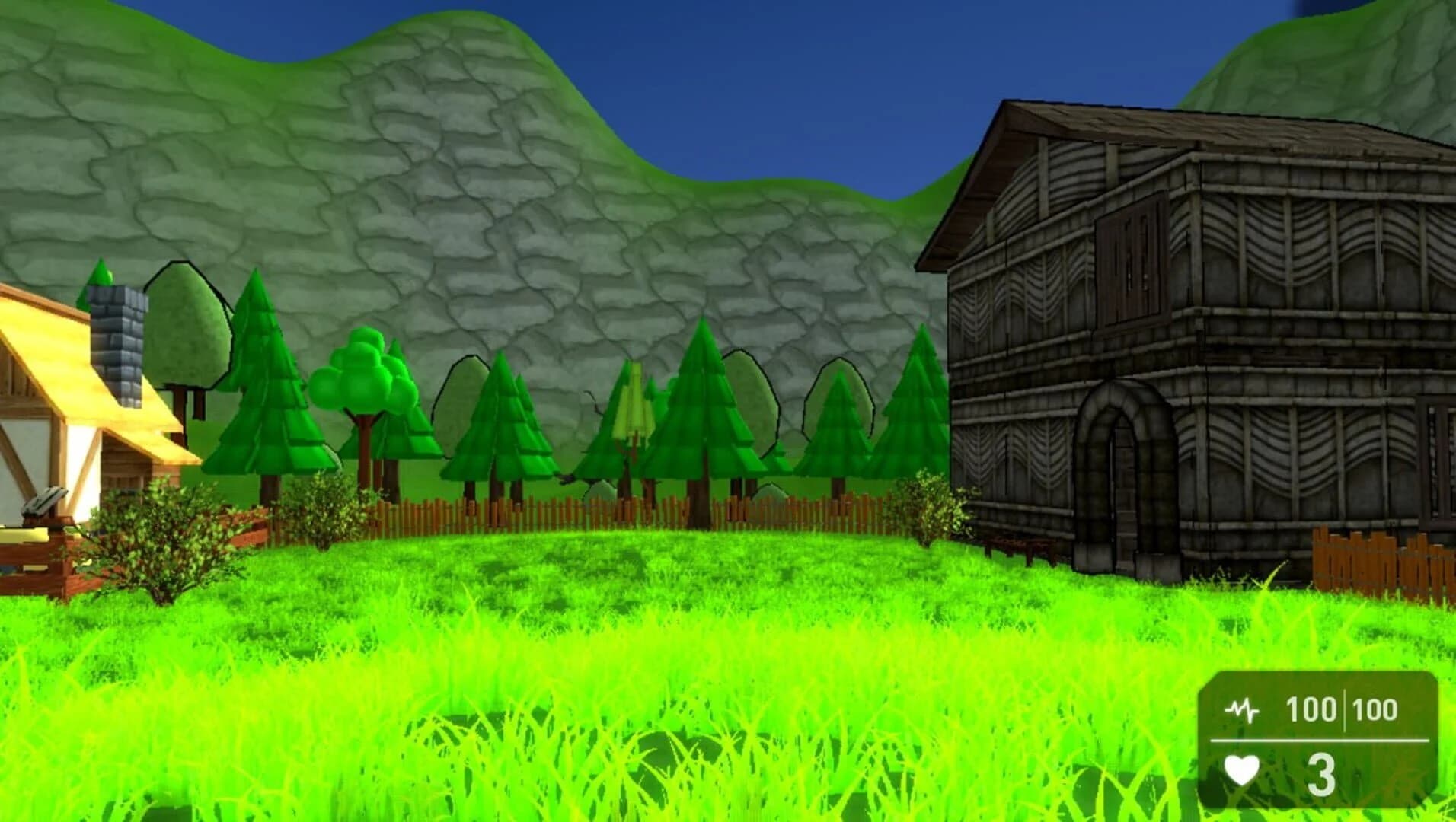
Task: Click the bright grass in the foreground
Action: pyautogui.click(x=609, y=723)
